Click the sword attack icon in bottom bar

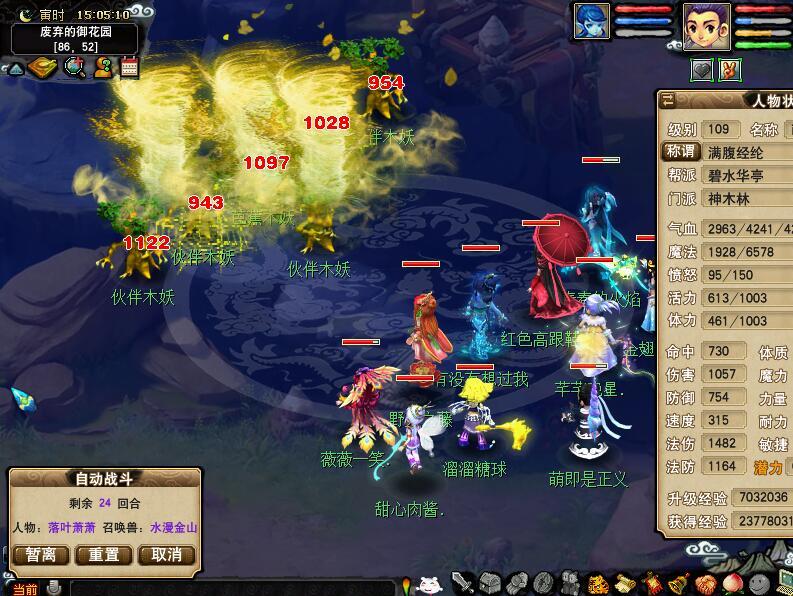point(462,583)
